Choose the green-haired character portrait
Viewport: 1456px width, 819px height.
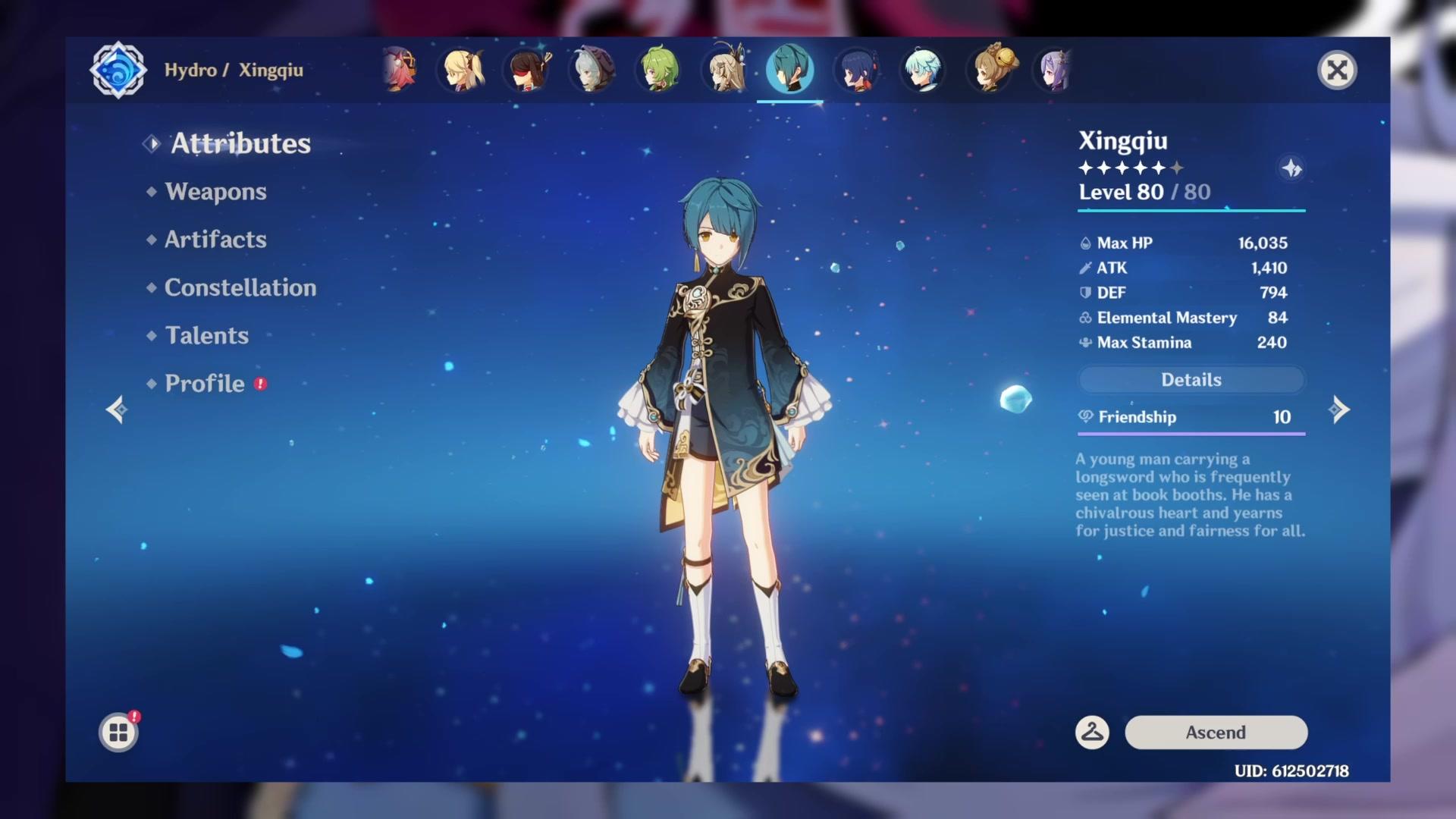(659, 71)
